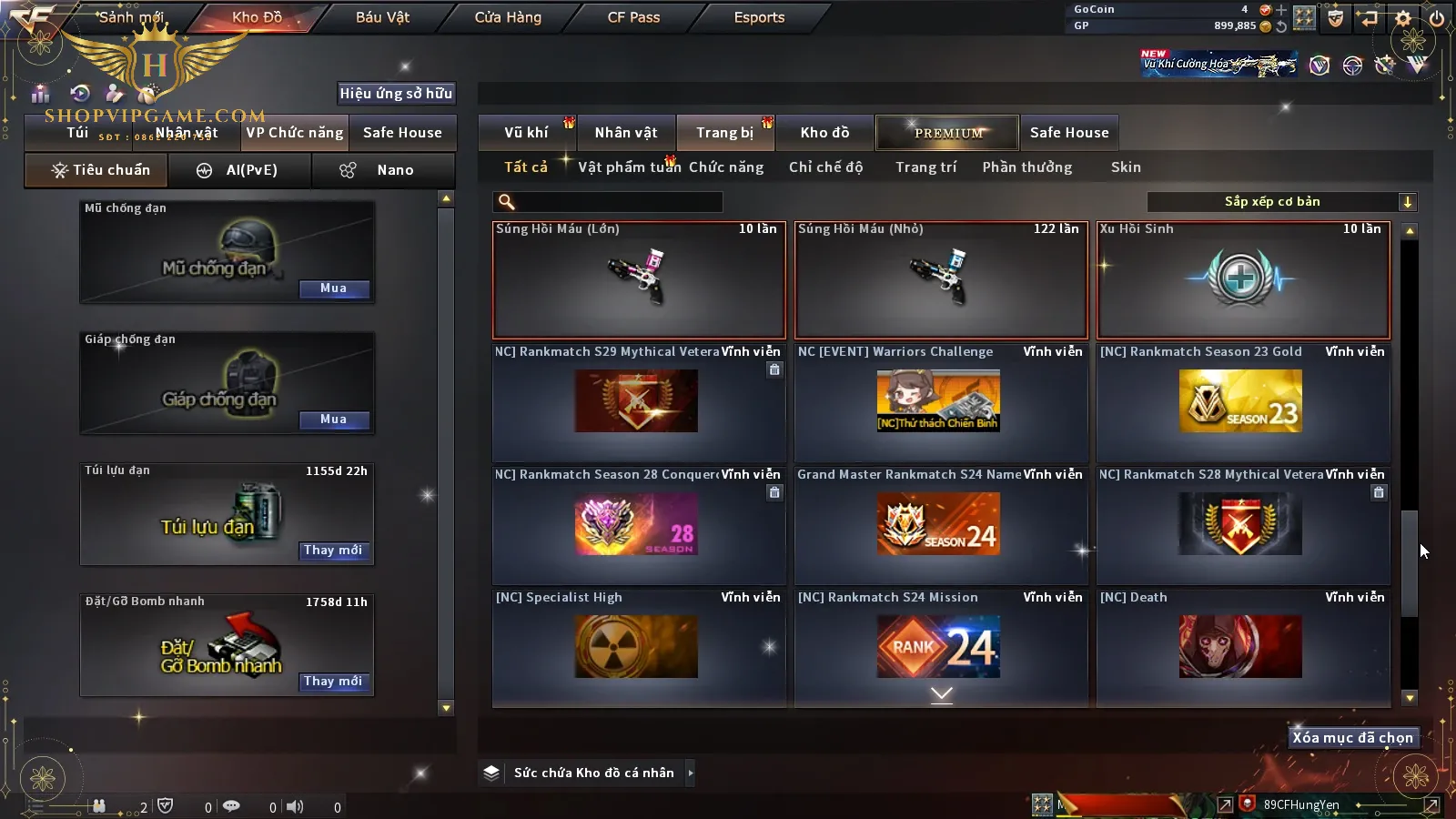Open the Esports menu
The height and width of the screenshot is (819, 1456).
(x=759, y=17)
